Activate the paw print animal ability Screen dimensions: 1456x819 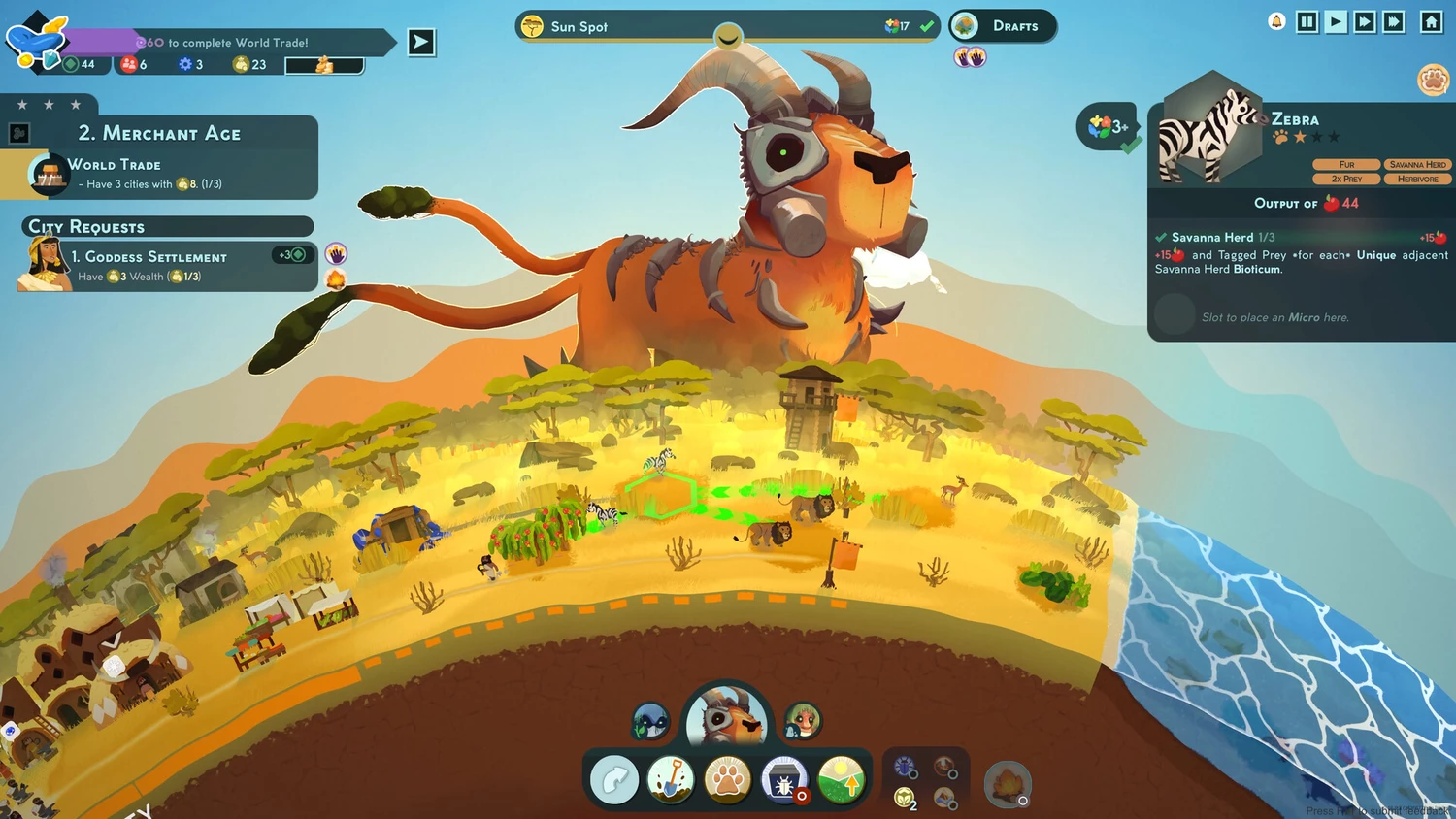point(727,779)
